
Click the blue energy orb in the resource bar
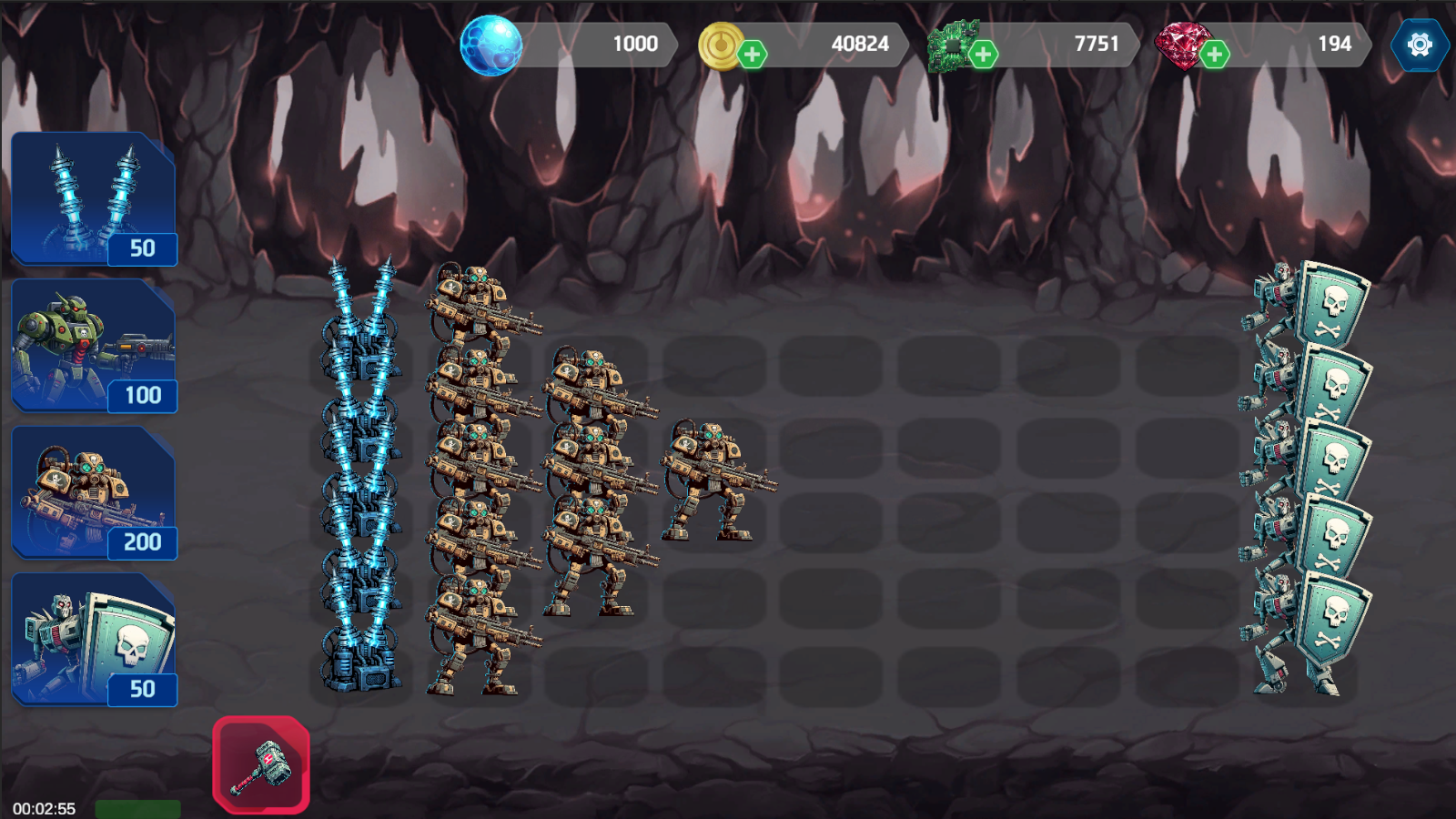(490, 43)
